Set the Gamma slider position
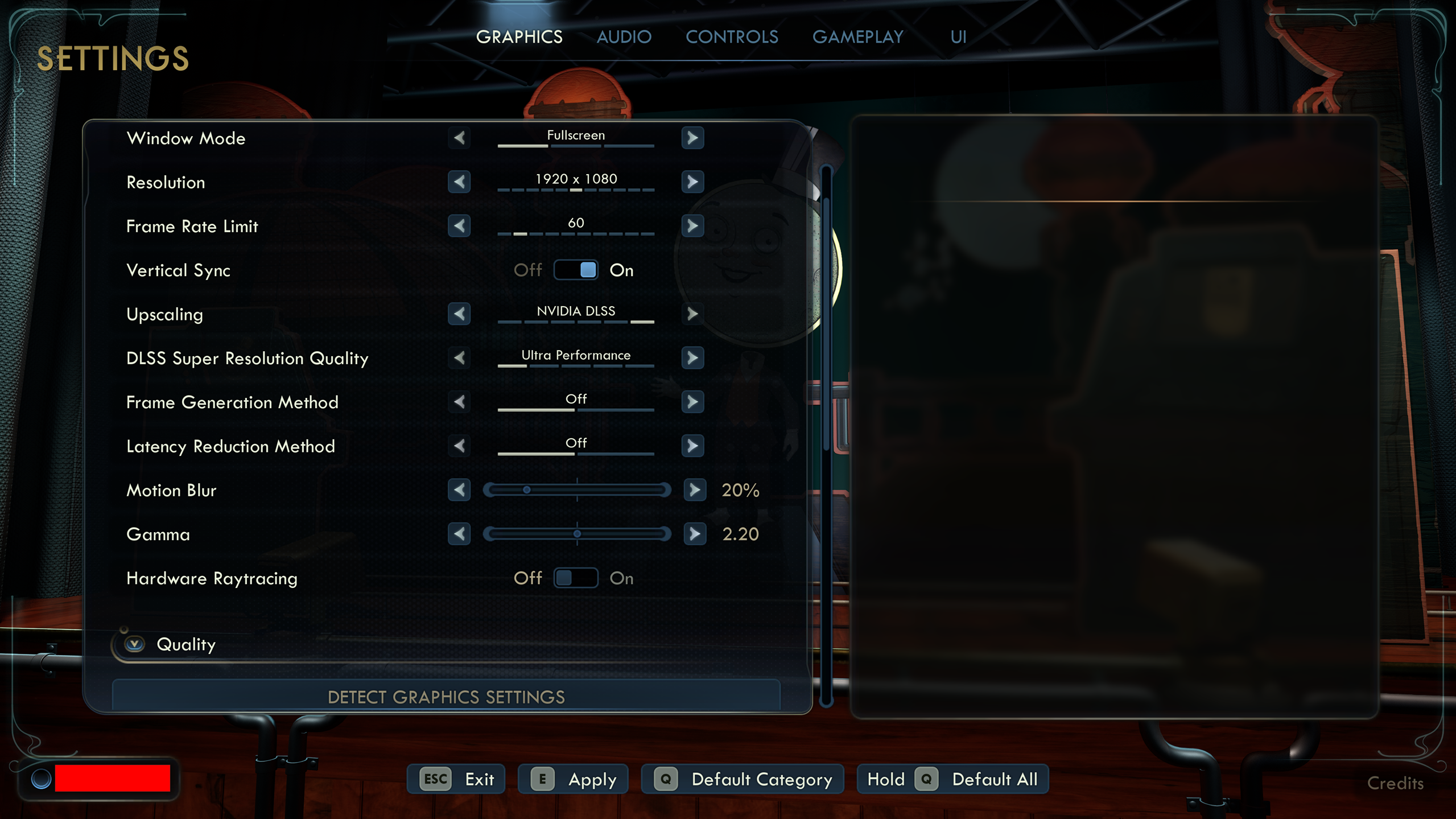The image size is (1456, 819). (x=576, y=534)
